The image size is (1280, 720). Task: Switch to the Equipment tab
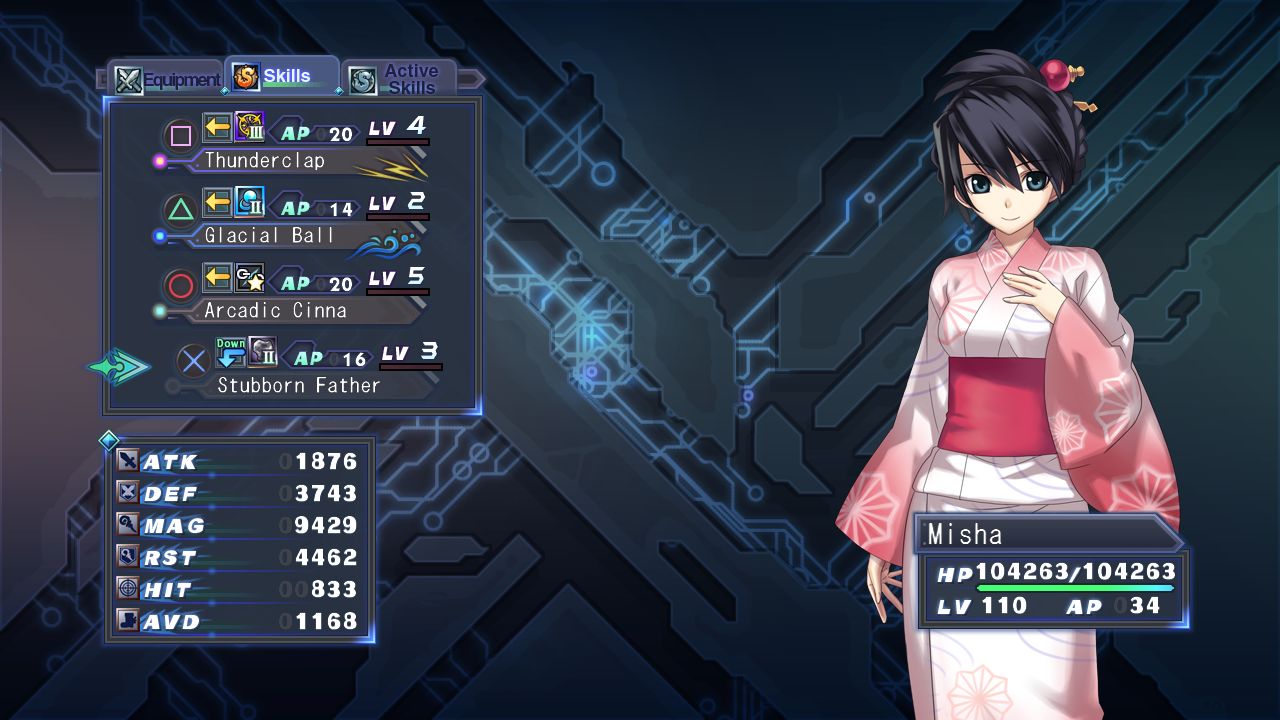[167, 80]
